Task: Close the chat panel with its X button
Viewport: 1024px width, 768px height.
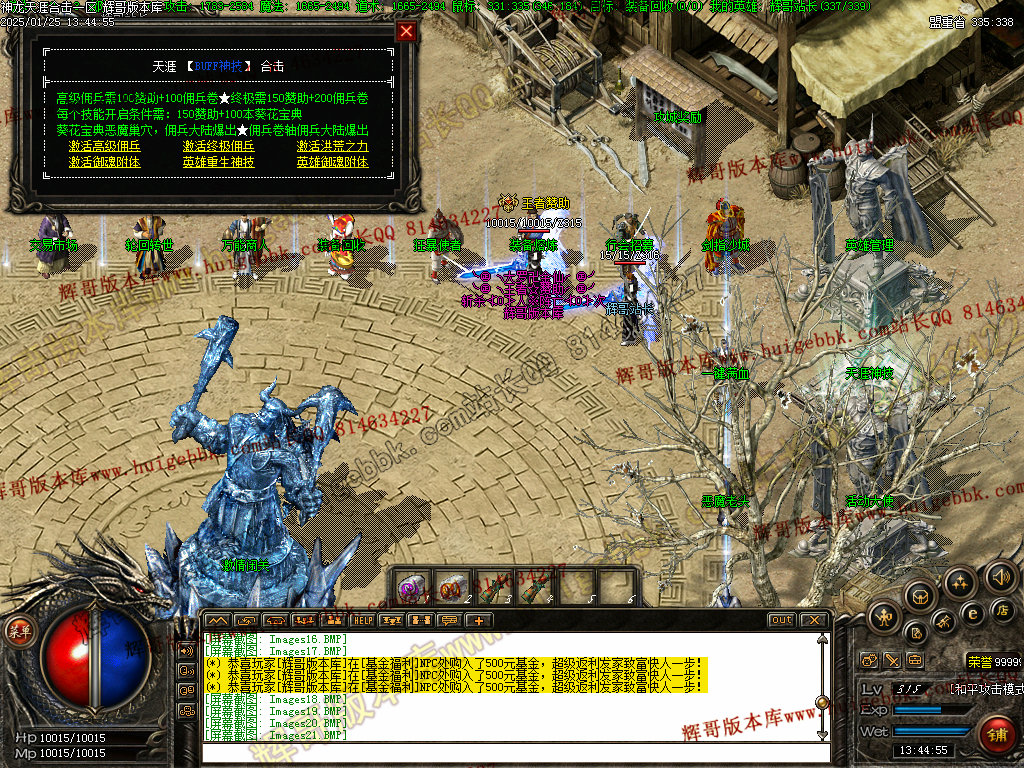Action: [814, 620]
